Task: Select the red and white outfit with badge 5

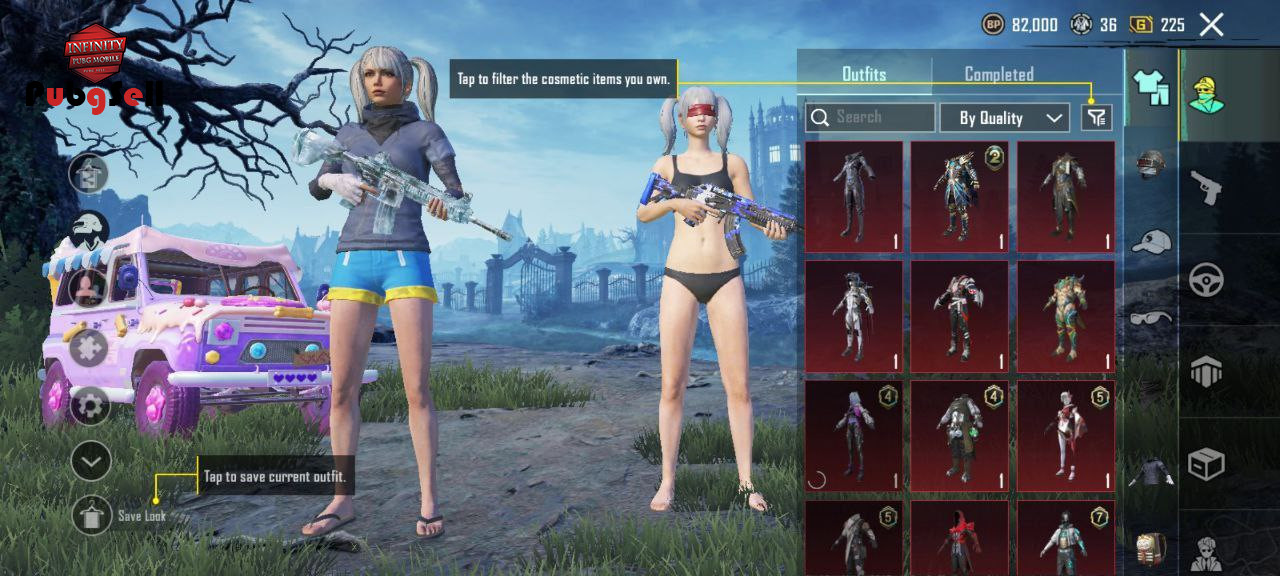Action: pyautogui.click(x=1065, y=436)
